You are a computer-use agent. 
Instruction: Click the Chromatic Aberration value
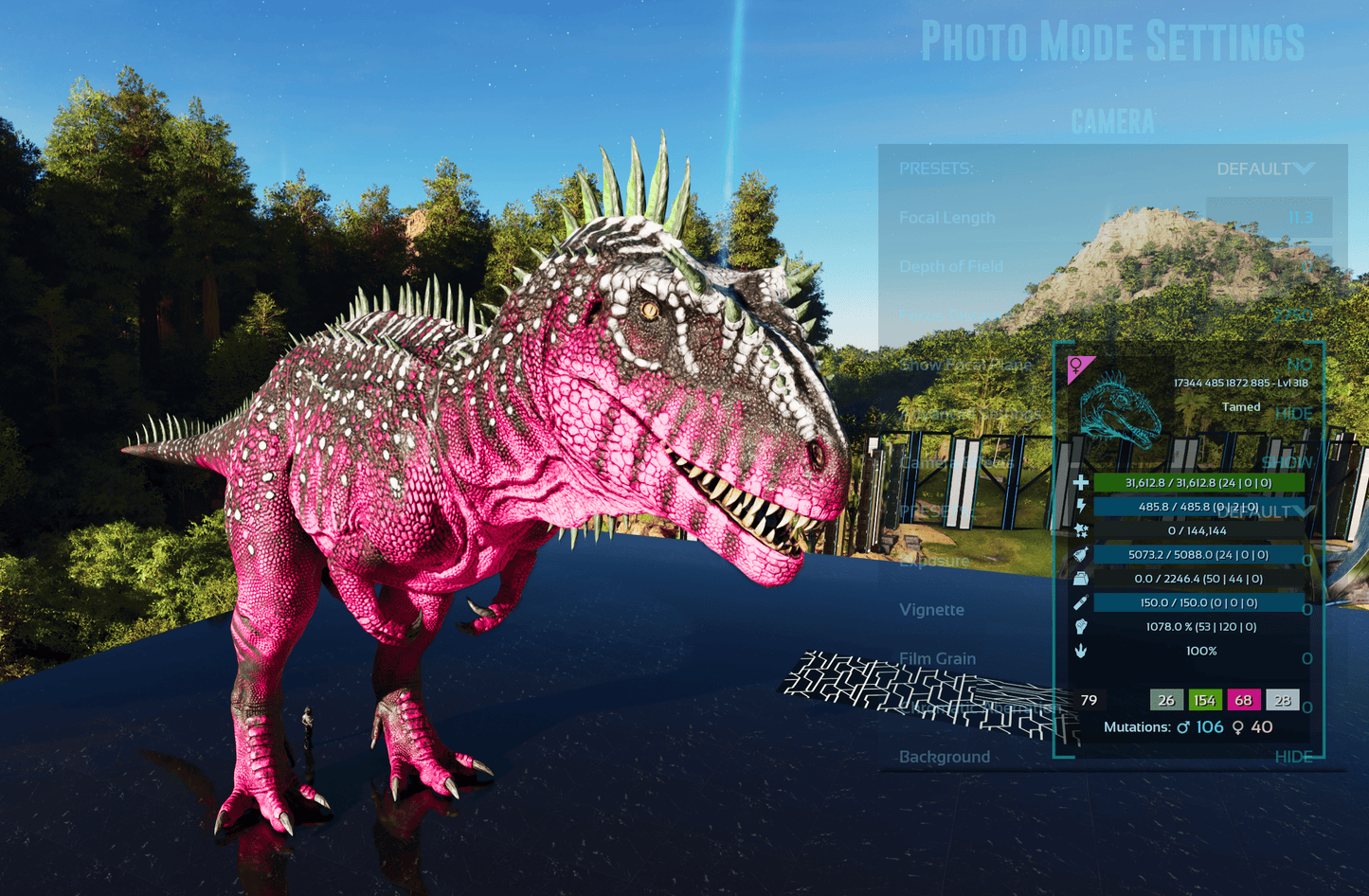click(1306, 708)
